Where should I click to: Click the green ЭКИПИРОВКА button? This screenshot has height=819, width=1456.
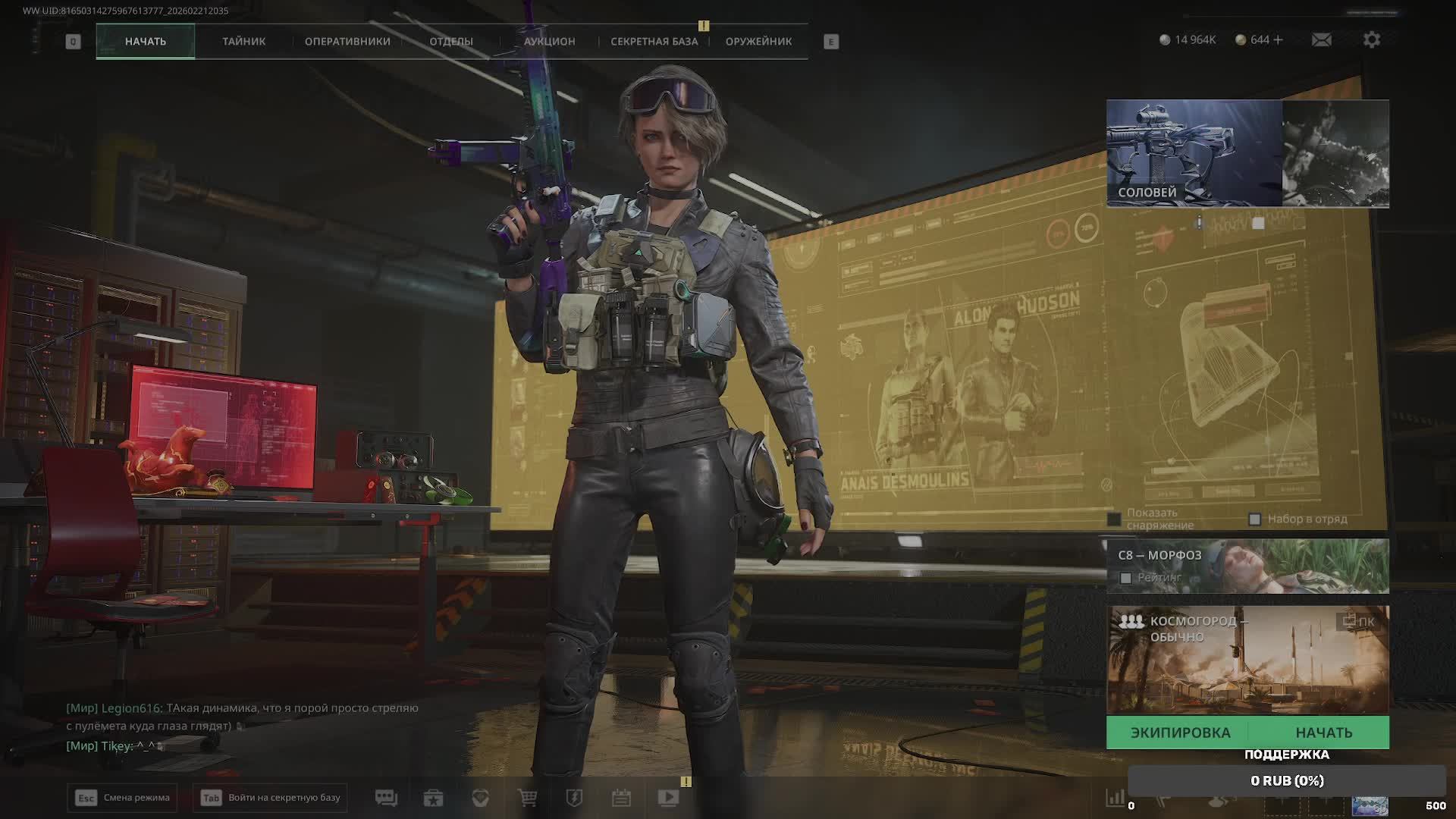[x=1180, y=733]
